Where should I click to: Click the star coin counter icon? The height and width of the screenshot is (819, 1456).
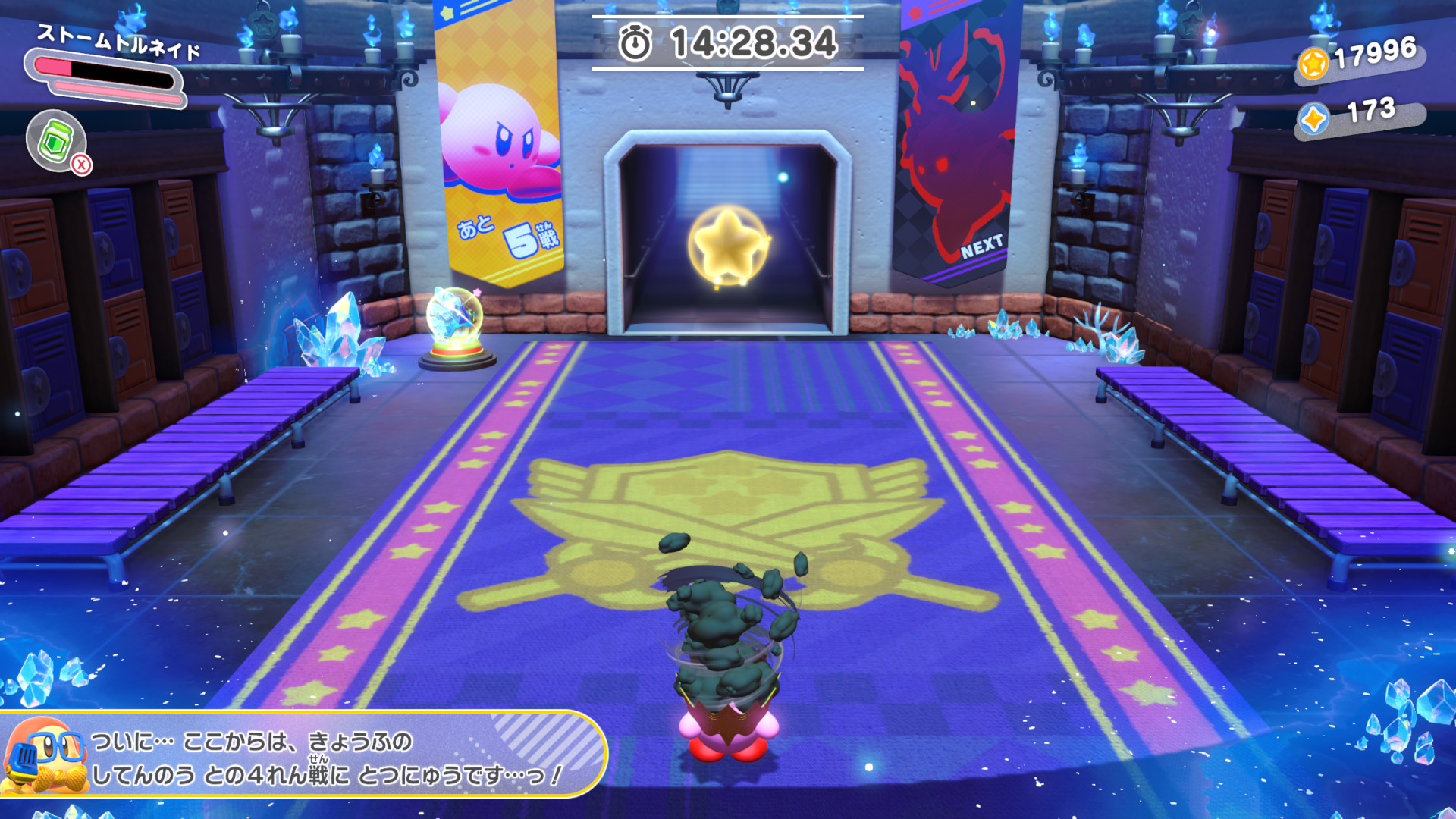(1313, 64)
